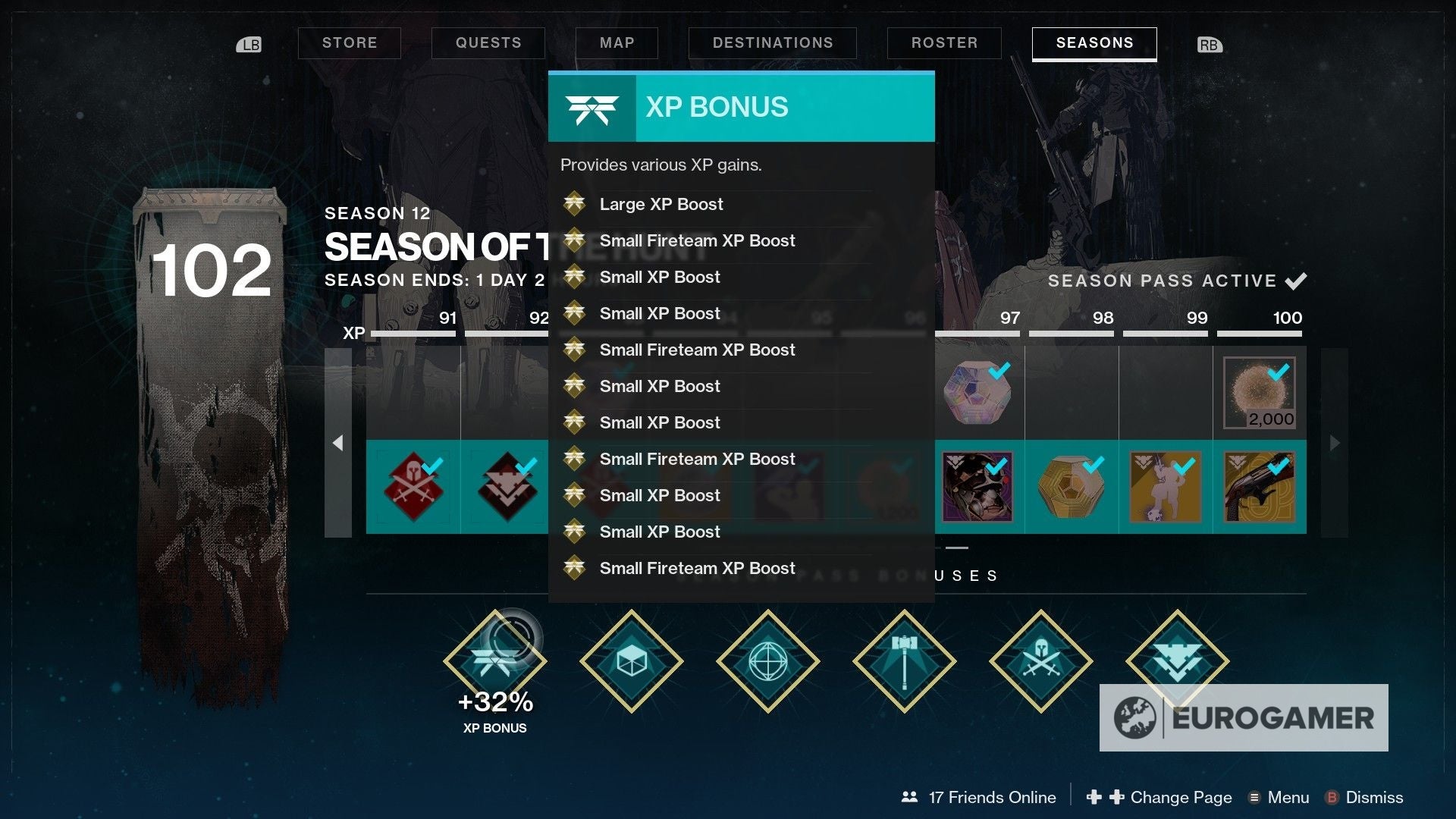Click Change Page in the bottom bar
Viewport: 1456px width, 819px height.
(1181, 797)
